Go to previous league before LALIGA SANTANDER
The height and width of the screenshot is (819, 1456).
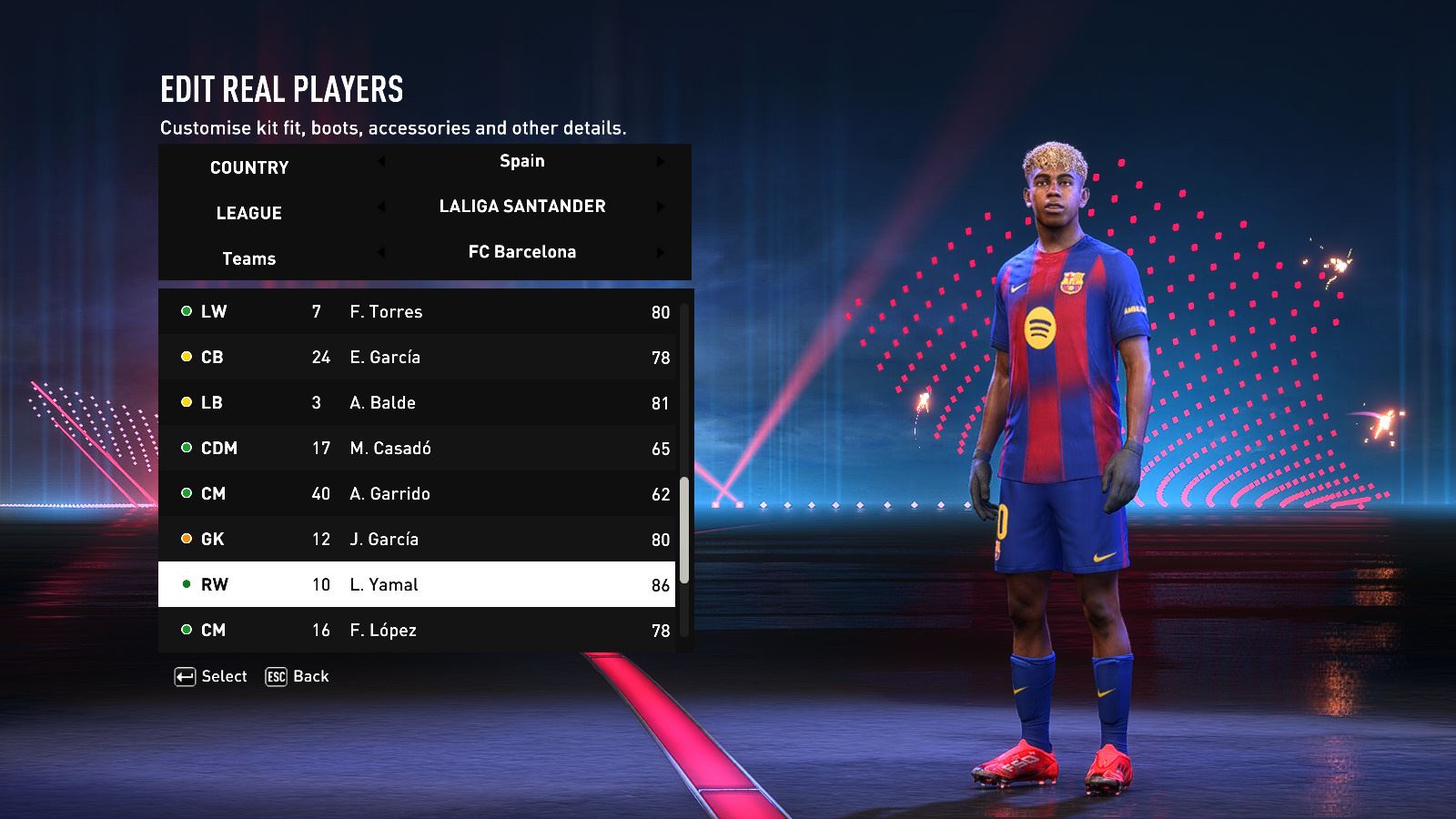381,207
